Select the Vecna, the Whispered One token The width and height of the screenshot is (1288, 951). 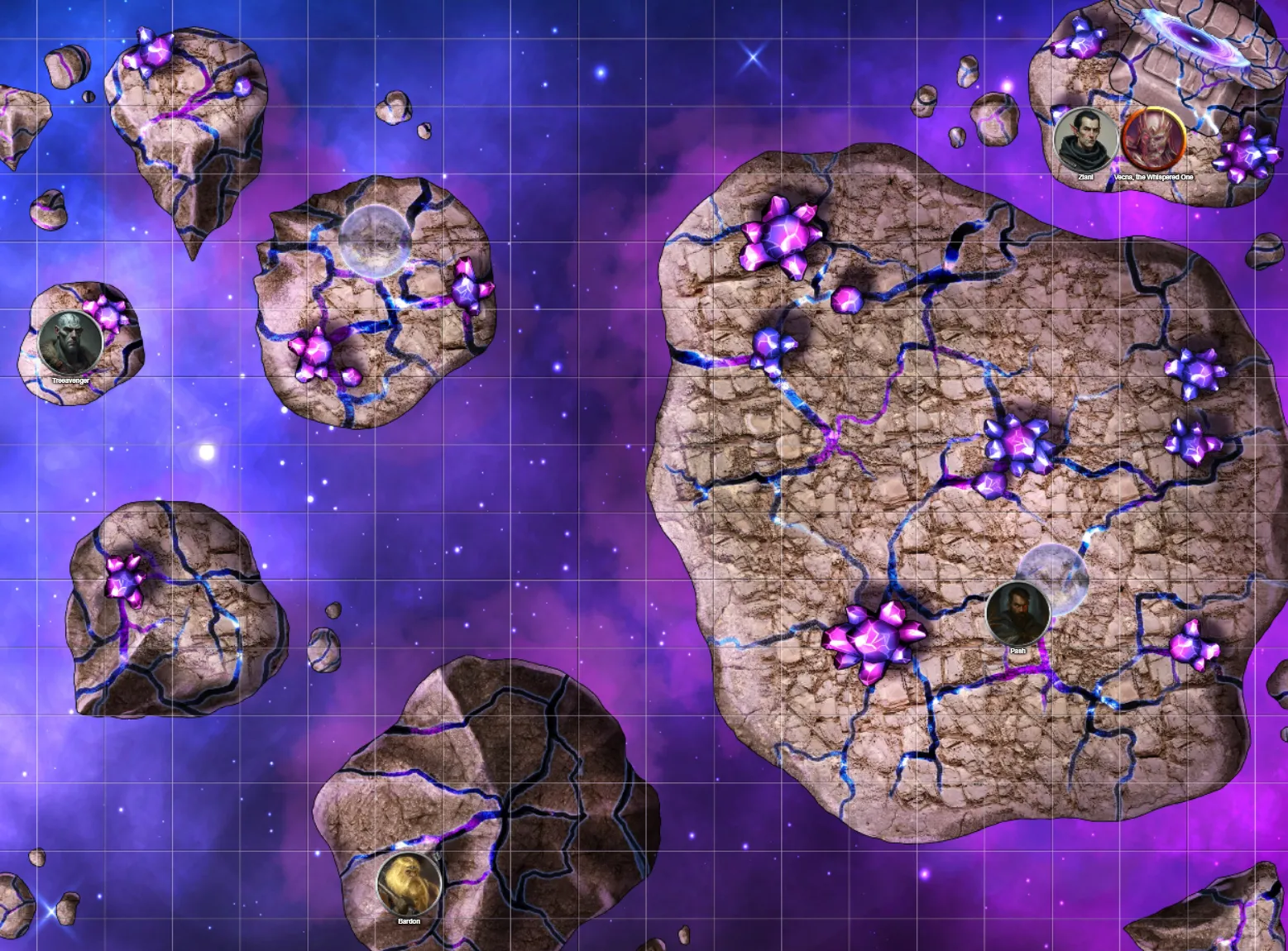pyautogui.click(x=1153, y=139)
